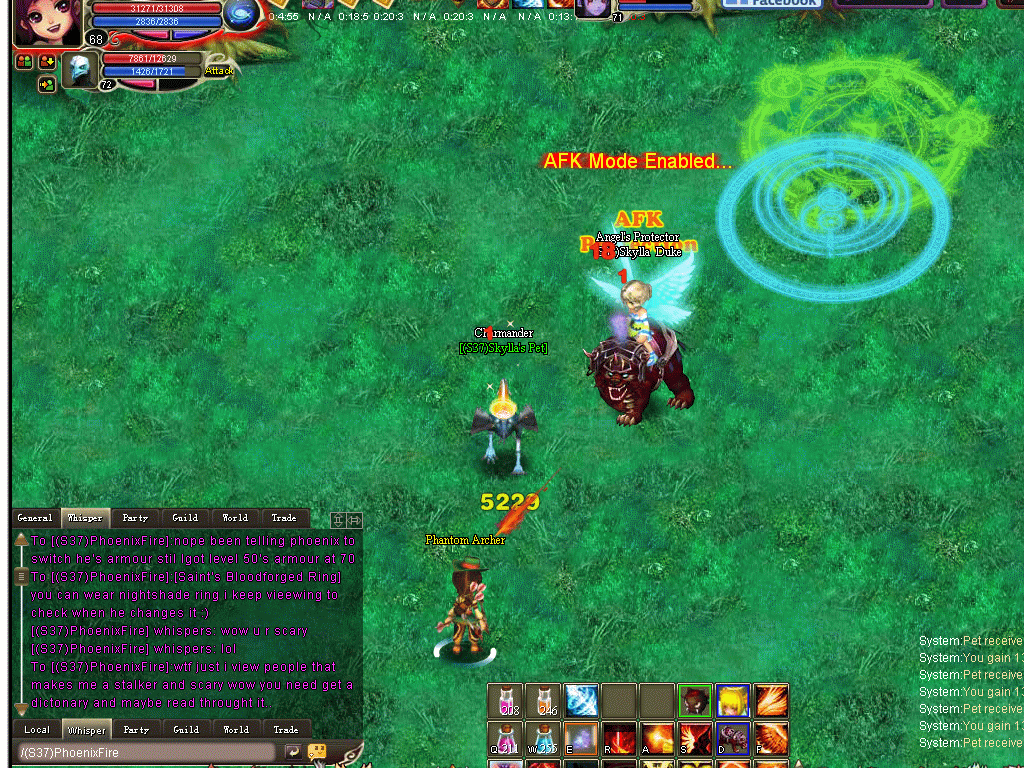Select the Local chat channel

pos(37,730)
